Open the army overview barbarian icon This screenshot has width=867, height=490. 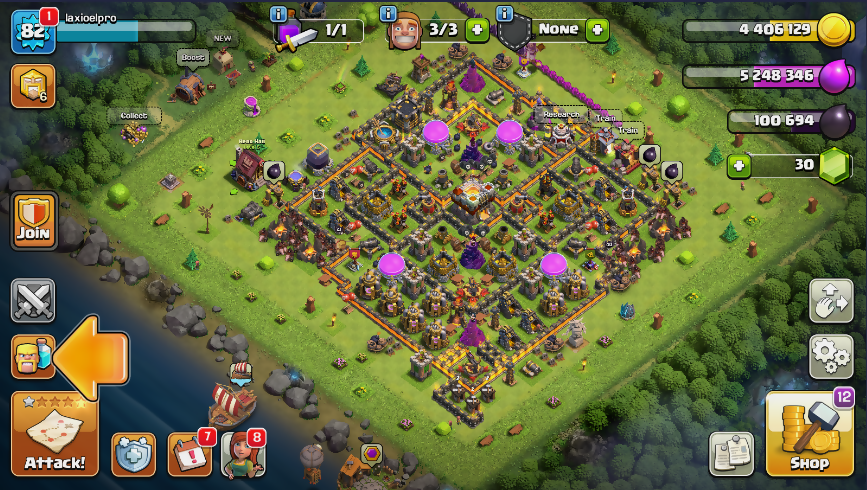click(32, 356)
